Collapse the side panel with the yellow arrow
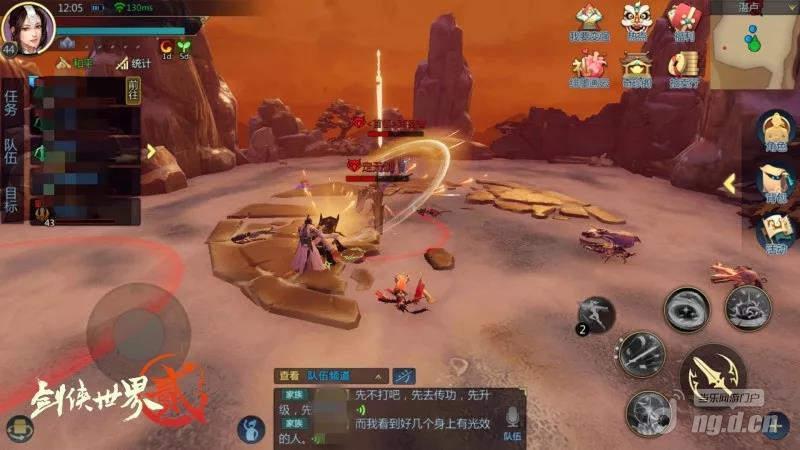 coord(151,151)
